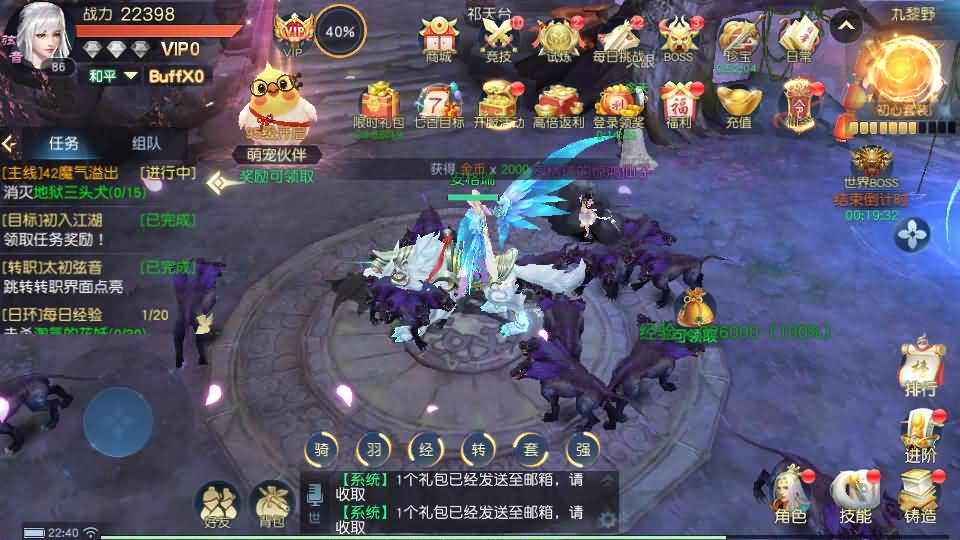The image size is (960, 540).
Task: Click the 骑 mount shortcut button
Action: pos(321,450)
